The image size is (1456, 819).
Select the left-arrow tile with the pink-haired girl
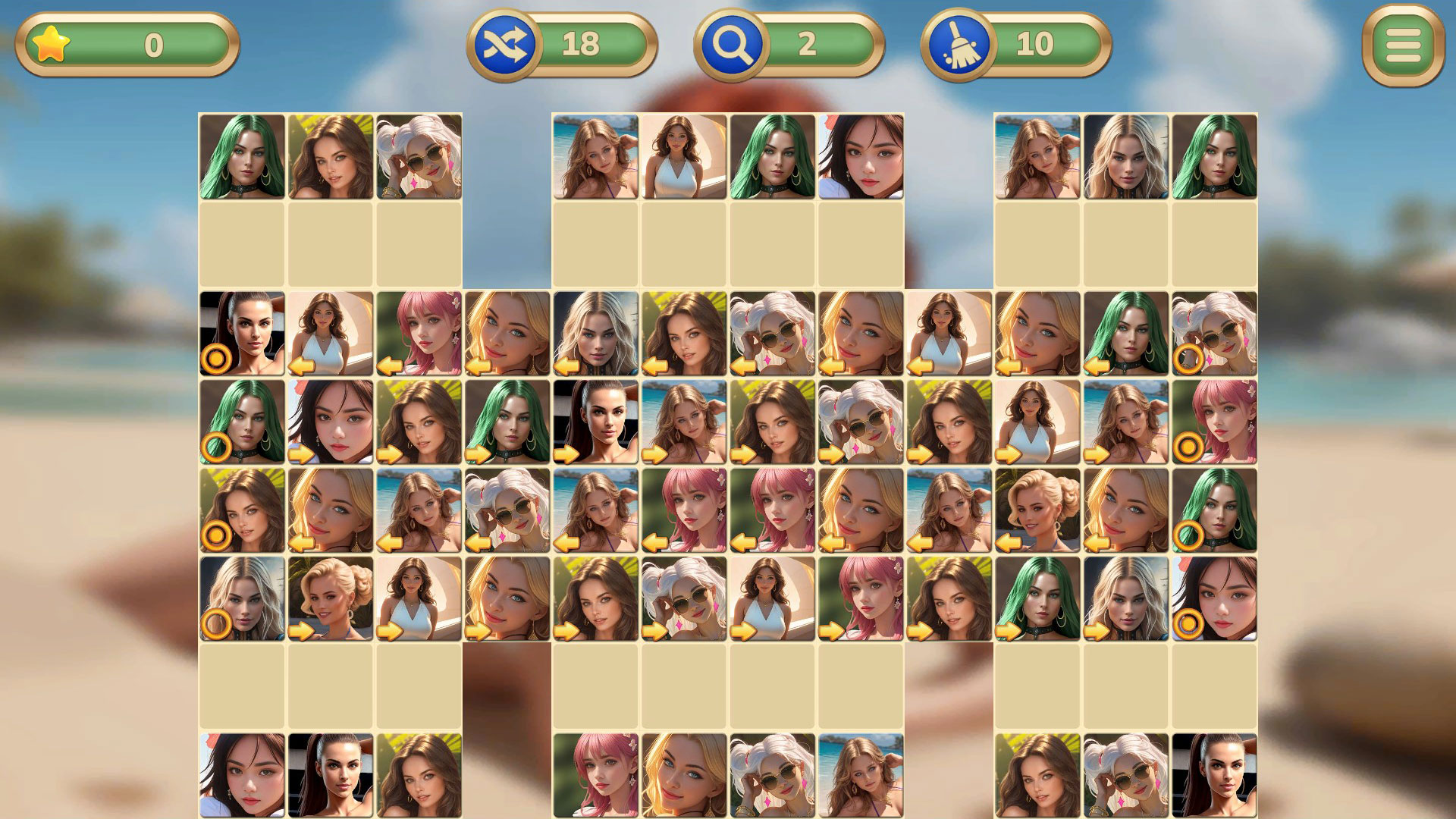click(417, 334)
